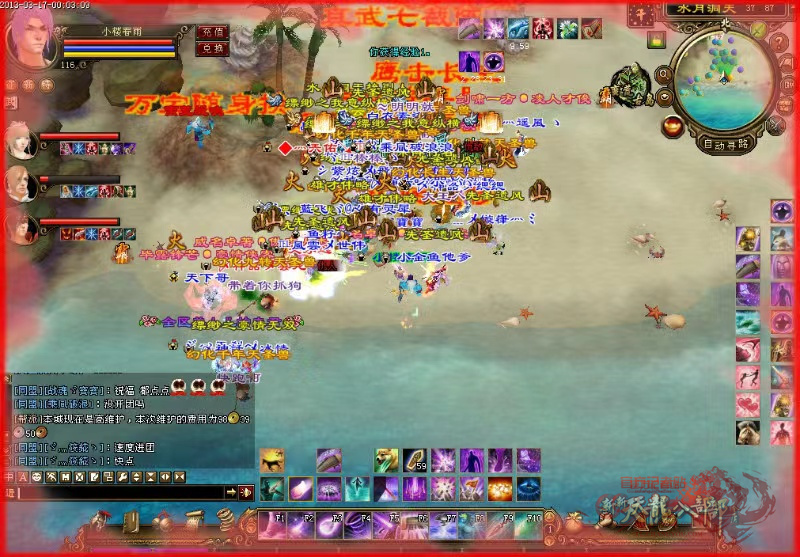Use the horse mount skill icon
This screenshot has width=800, height=557.
click(x=271, y=459)
